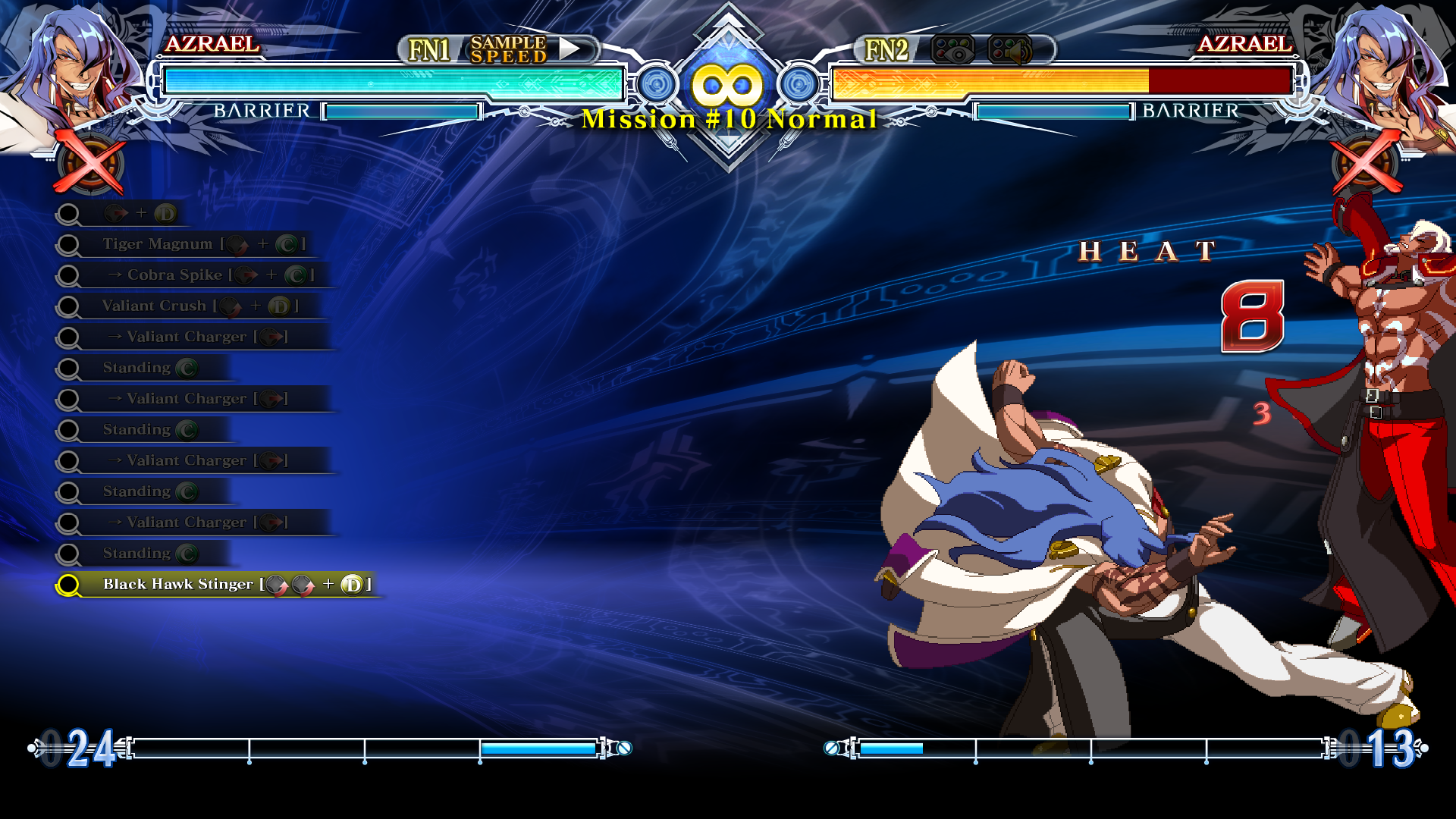Play the FN1 sample speed demo

570,49
